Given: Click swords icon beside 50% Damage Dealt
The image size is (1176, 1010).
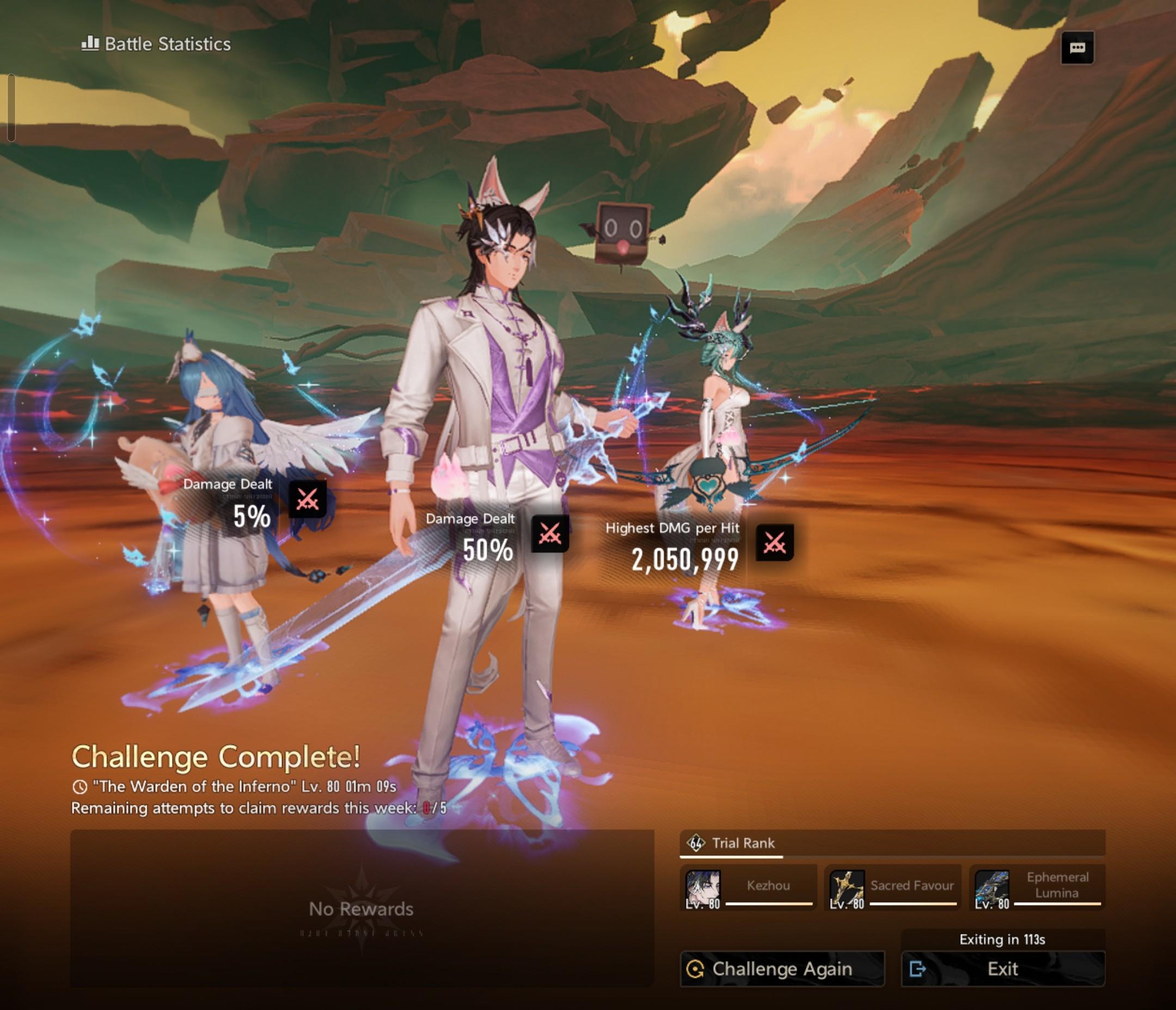Looking at the screenshot, I should click(549, 533).
